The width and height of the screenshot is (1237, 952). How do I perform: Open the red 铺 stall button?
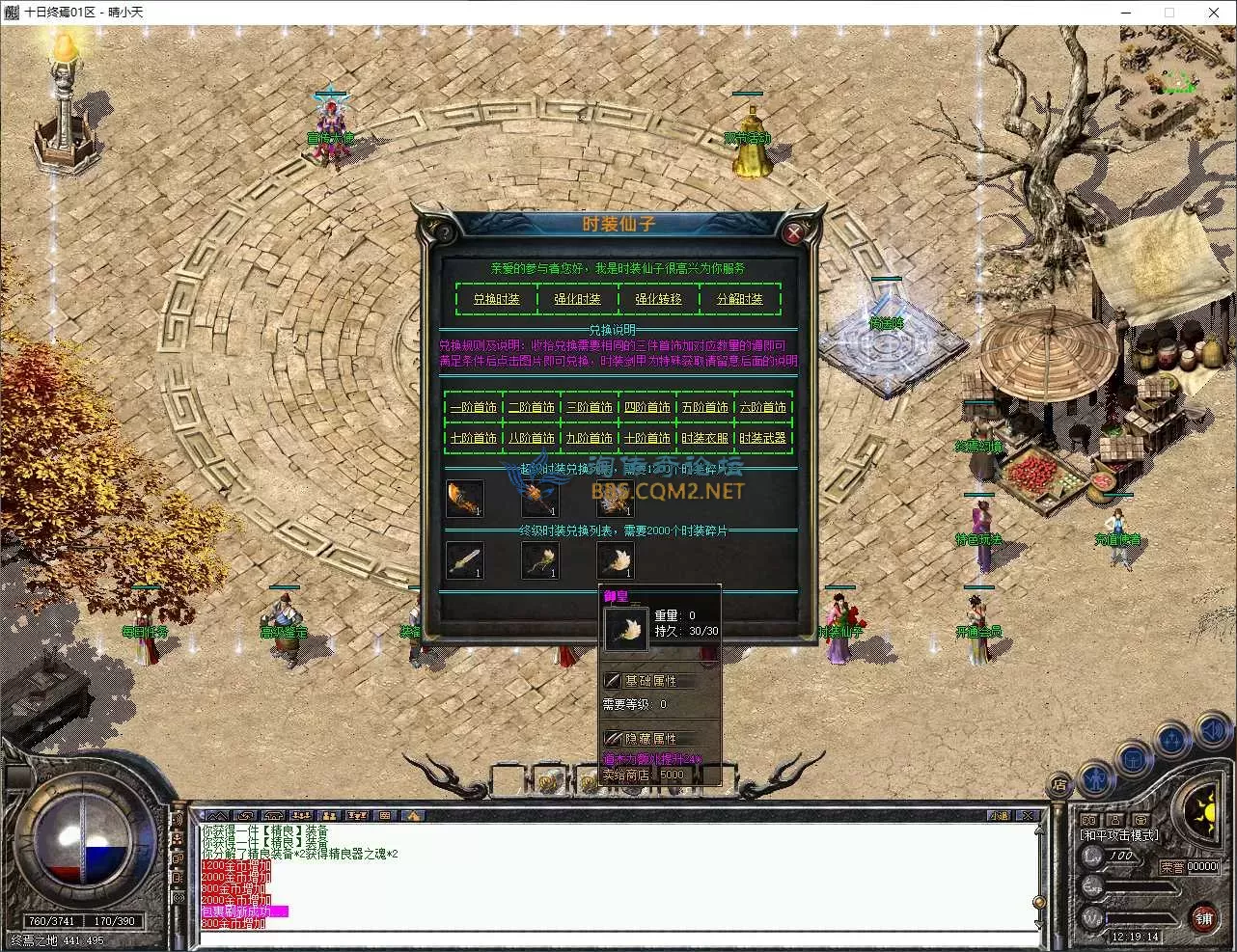(x=1203, y=916)
